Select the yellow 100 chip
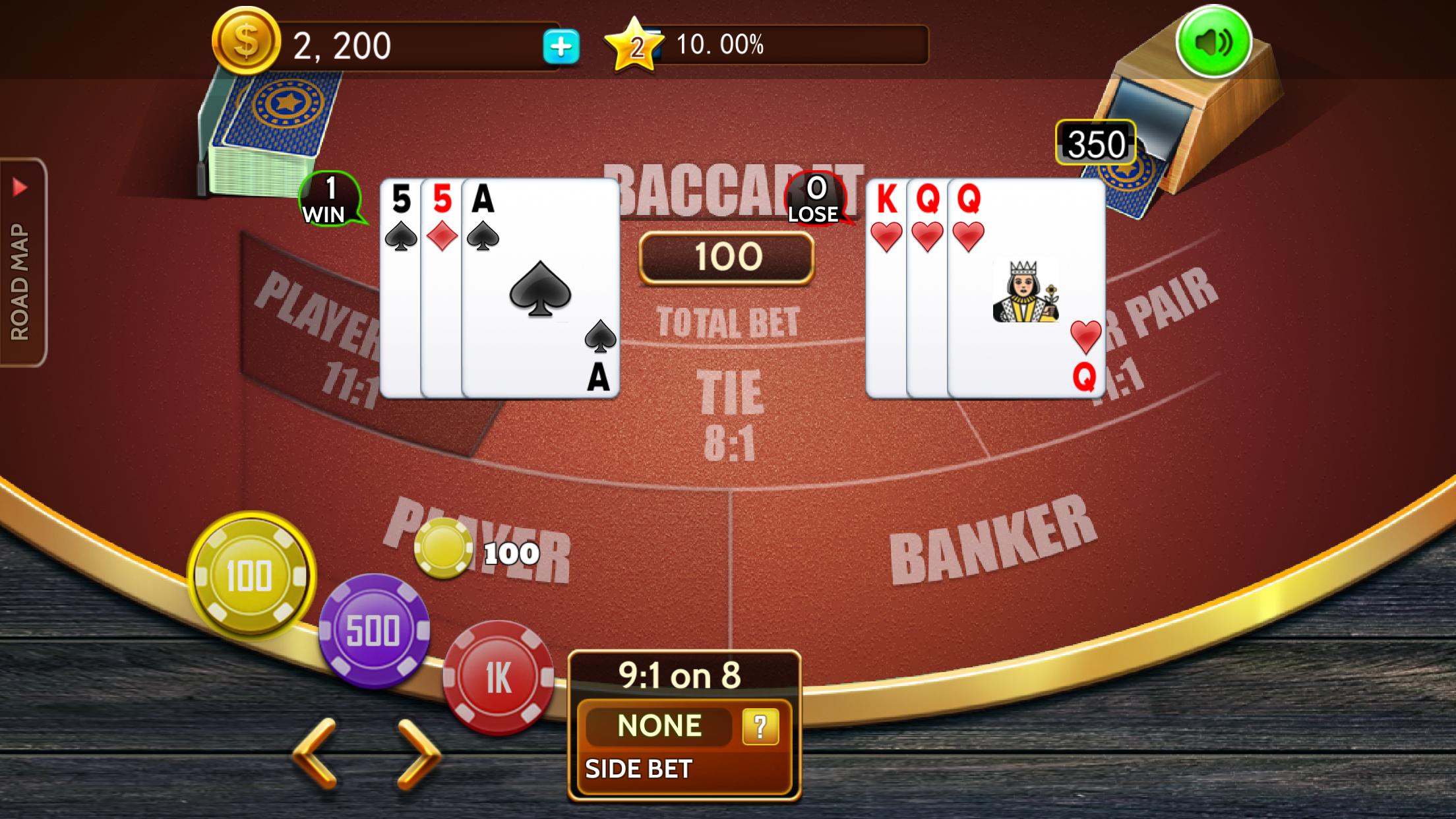 (x=253, y=575)
